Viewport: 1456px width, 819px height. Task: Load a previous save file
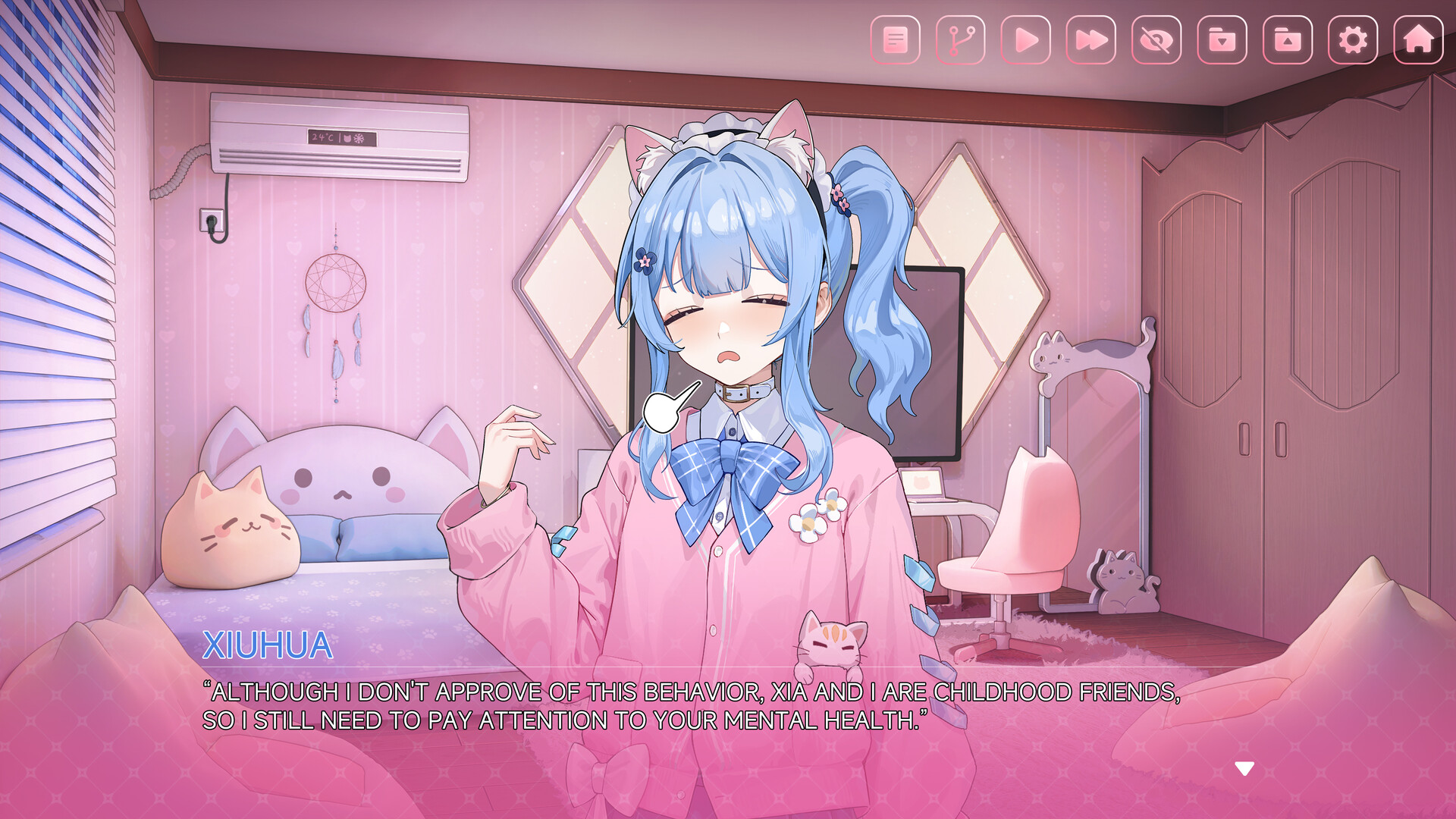1287,39
